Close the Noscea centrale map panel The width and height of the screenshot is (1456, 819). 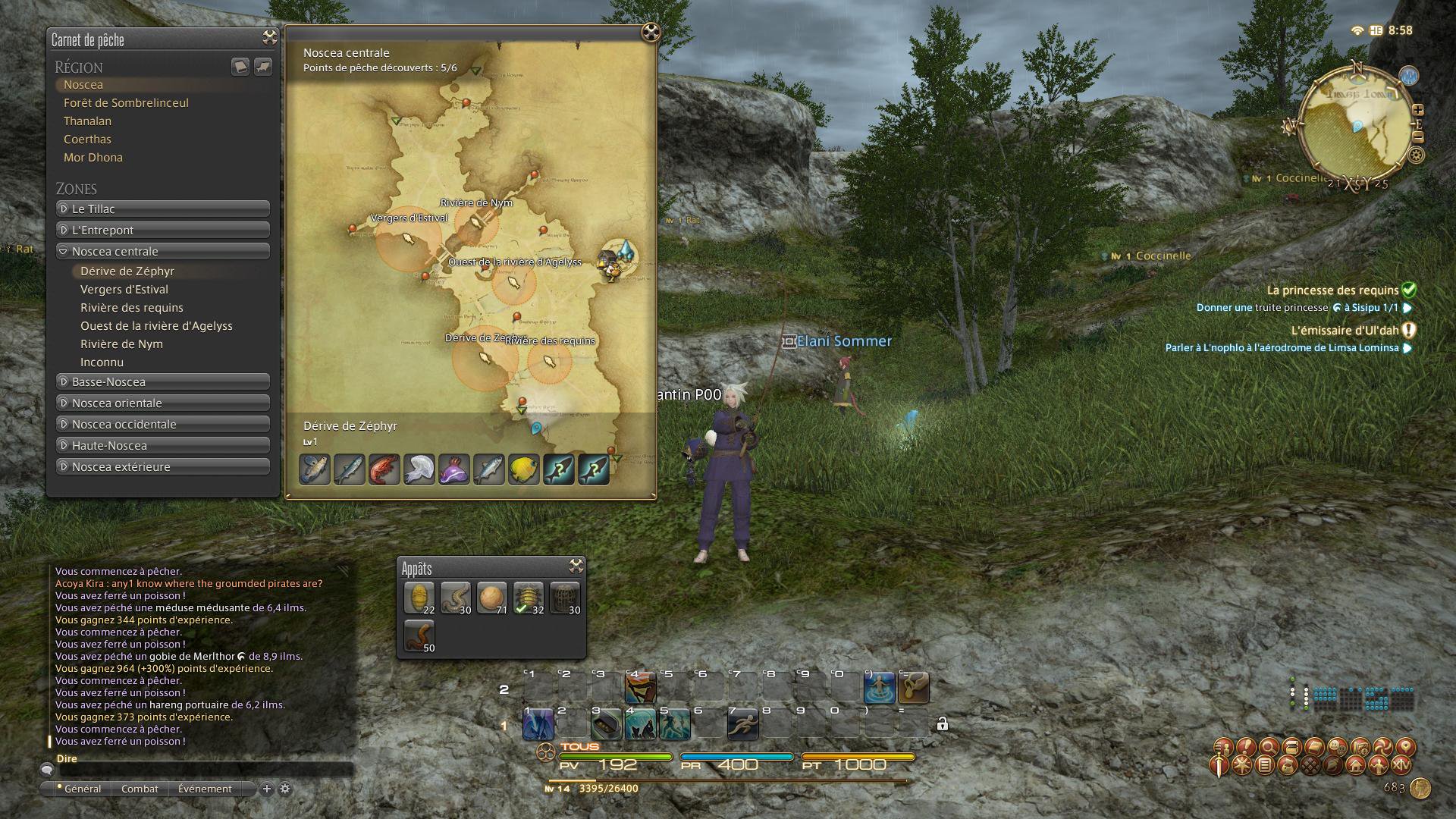pos(650,32)
